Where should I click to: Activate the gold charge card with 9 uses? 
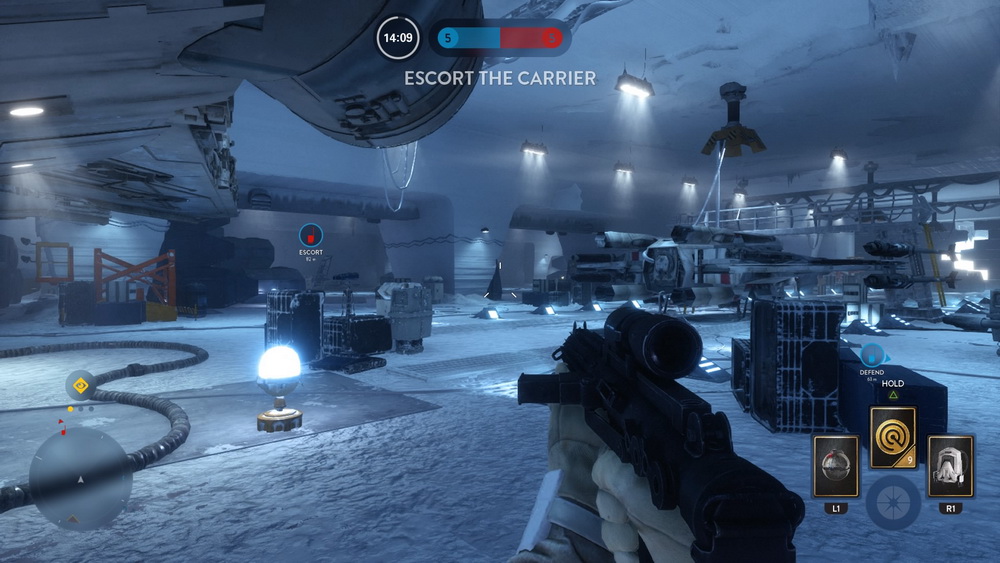pos(893,438)
